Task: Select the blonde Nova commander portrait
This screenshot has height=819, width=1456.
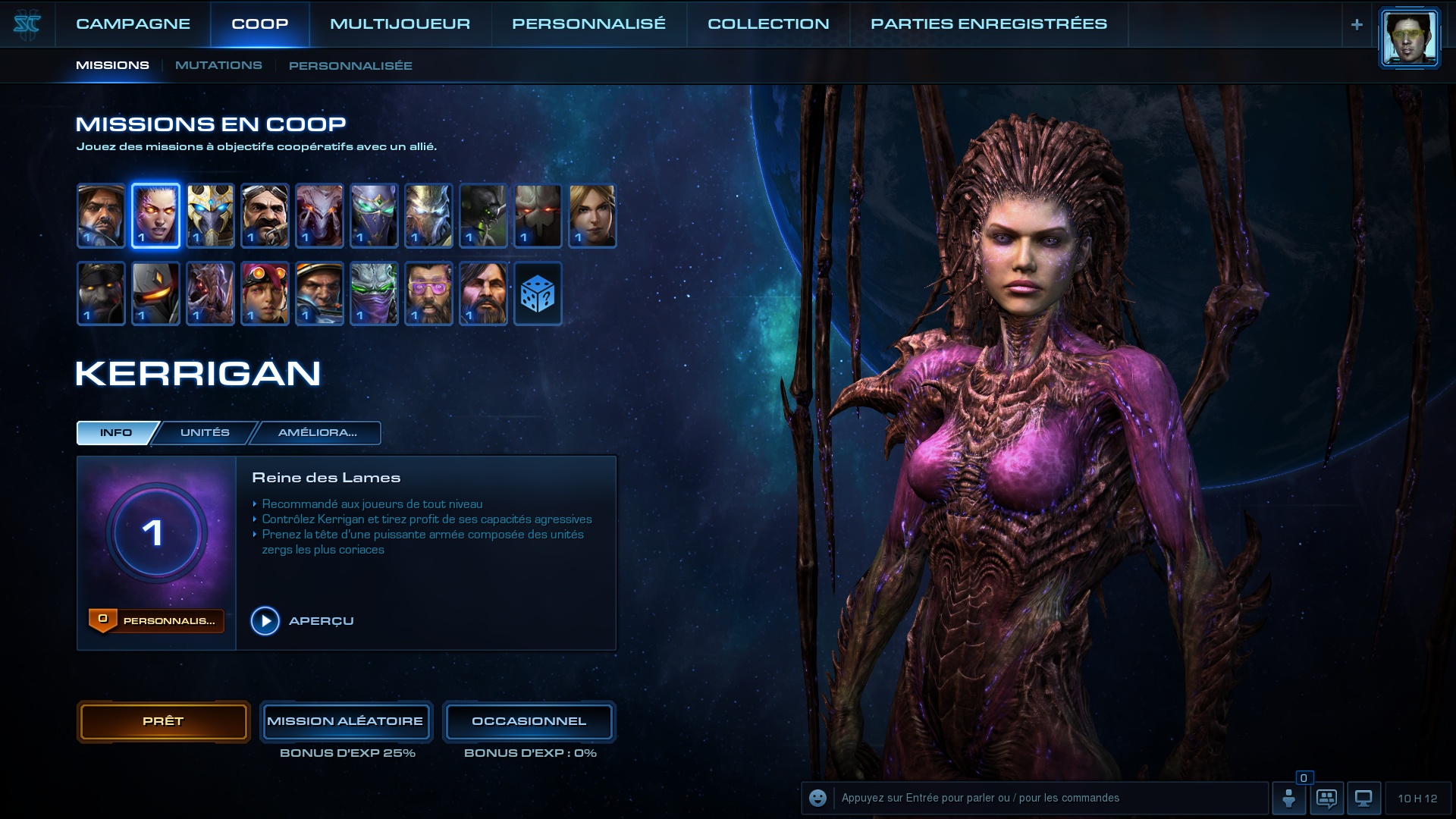Action: pos(592,216)
